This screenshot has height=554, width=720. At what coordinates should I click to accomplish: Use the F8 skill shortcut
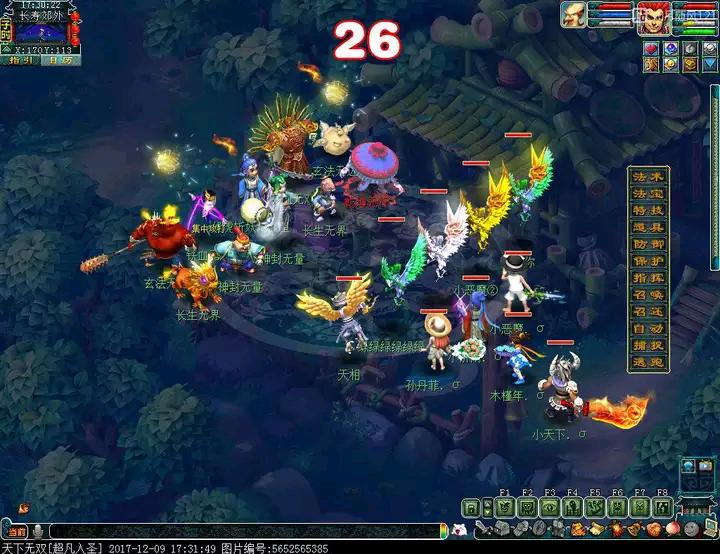tap(662, 507)
